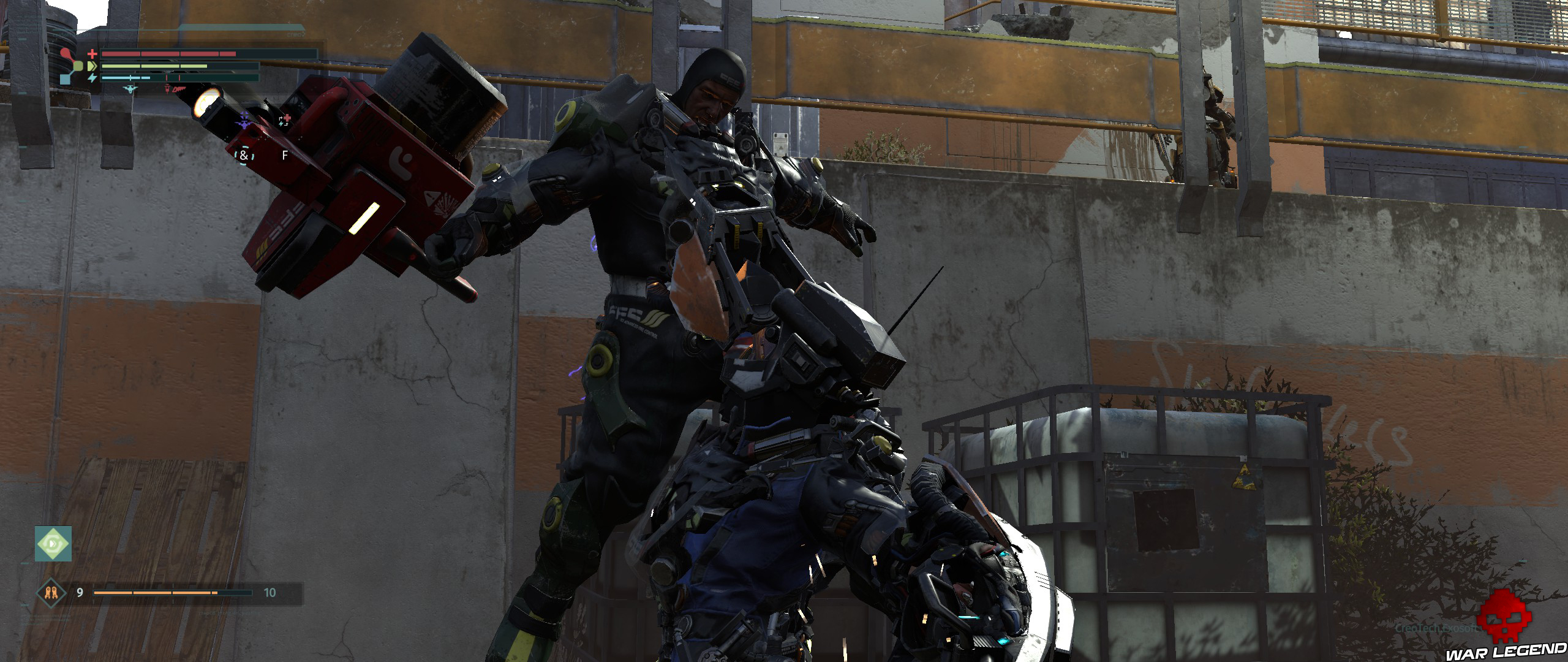Click the drone implant icon below the energy bar
The width and height of the screenshot is (1568, 662).
[x=130, y=89]
